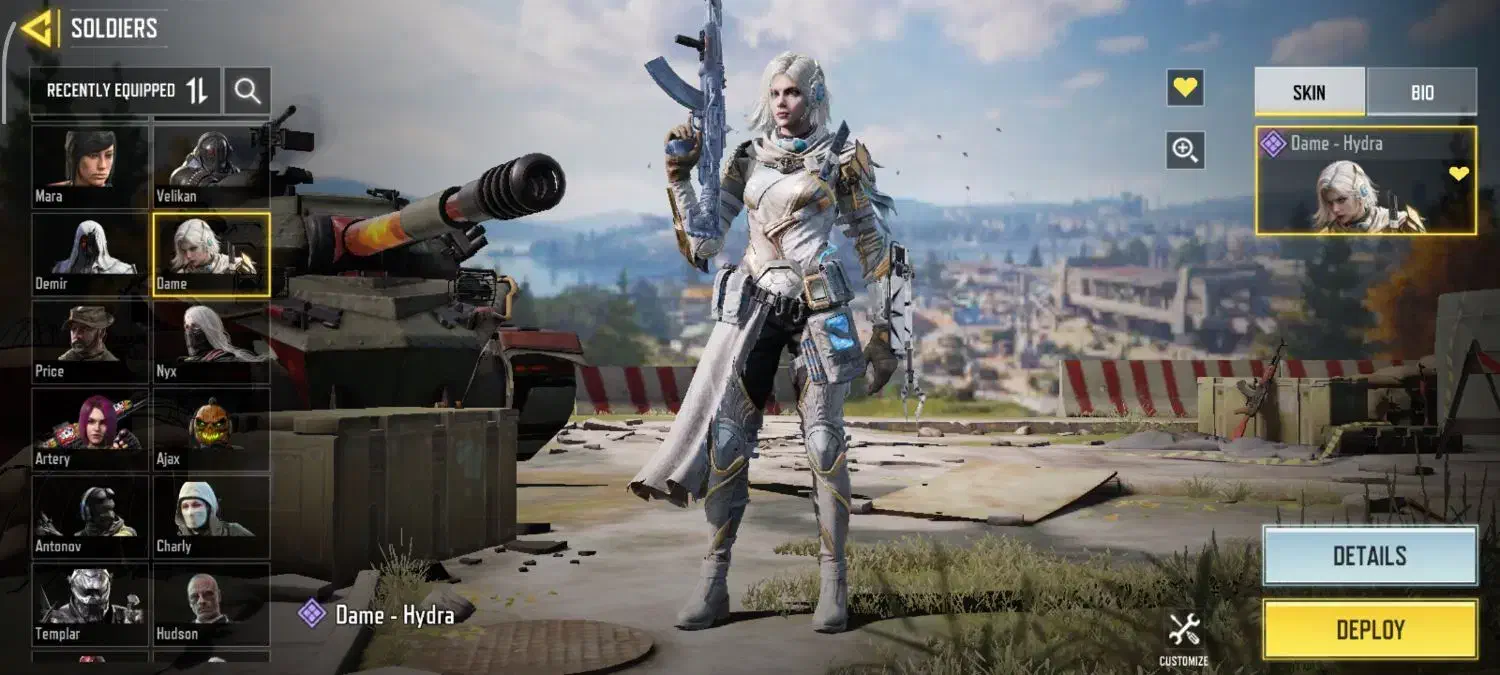The image size is (1500, 675).
Task: Choose the Price soldier tile
Action: [90, 342]
